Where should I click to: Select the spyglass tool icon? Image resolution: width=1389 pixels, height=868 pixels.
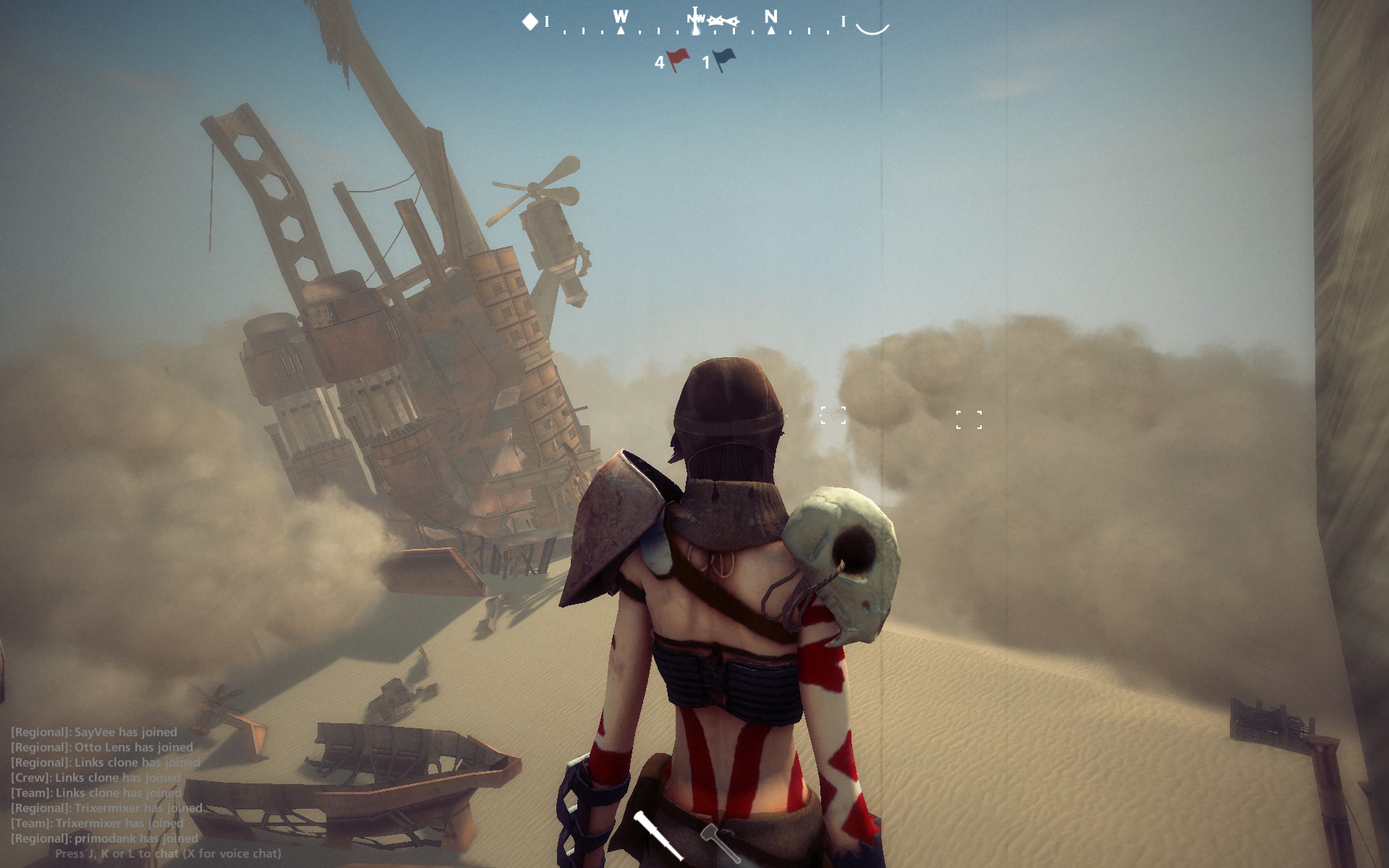(655, 836)
